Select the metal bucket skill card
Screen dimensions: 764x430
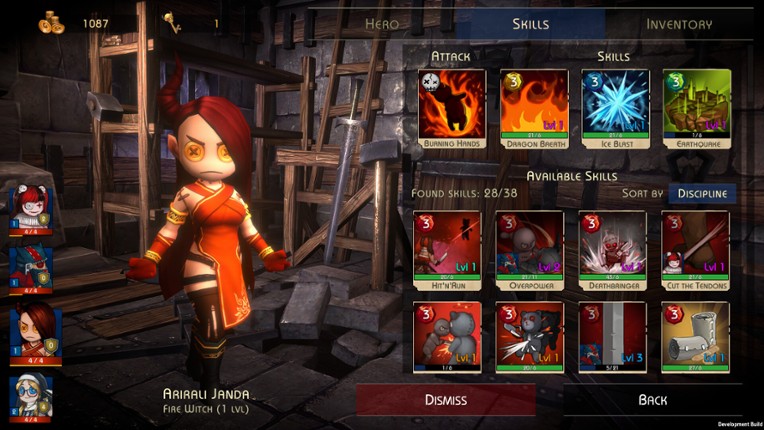coord(695,337)
